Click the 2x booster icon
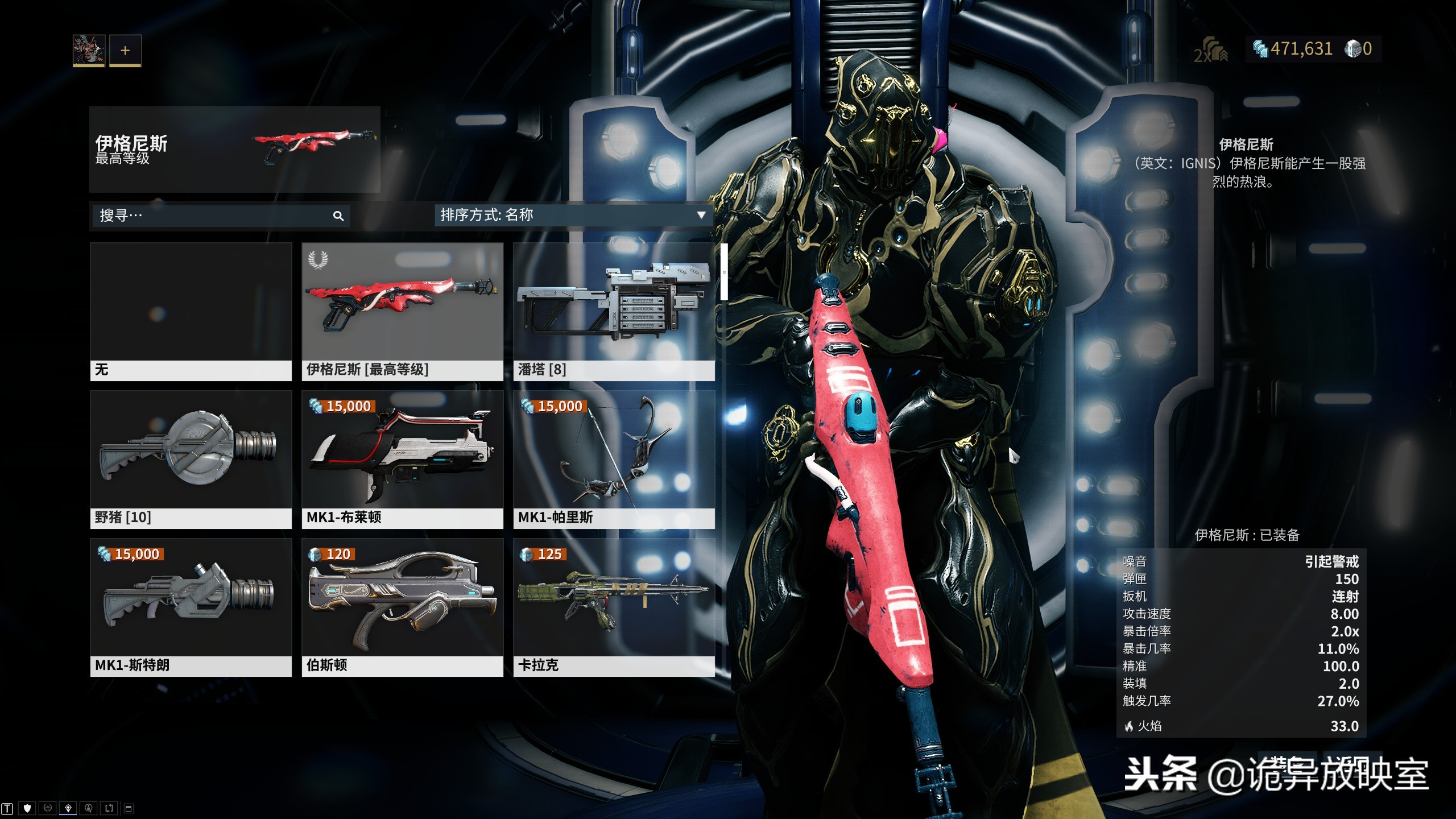The width and height of the screenshot is (1456, 819). [1210, 50]
